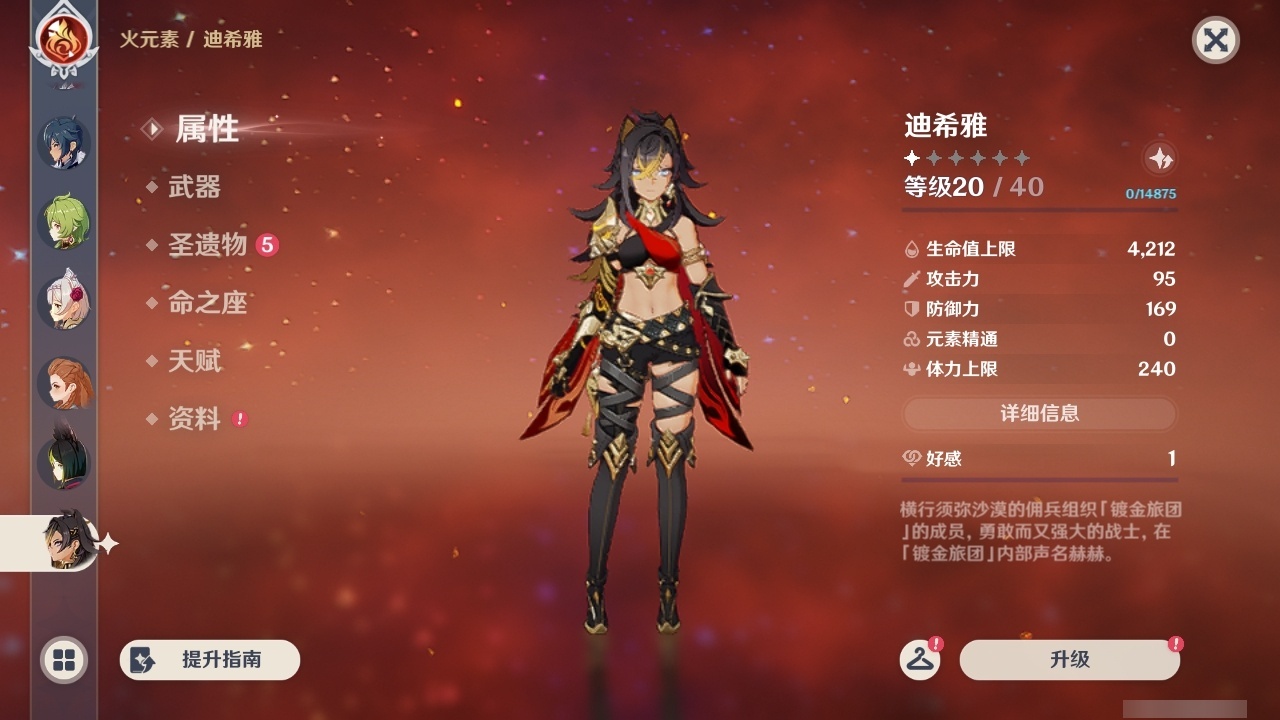The image size is (1280, 720).
Task: Click the ascension emblem icon beside the stars
Action: pyautogui.click(x=1158, y=158)
